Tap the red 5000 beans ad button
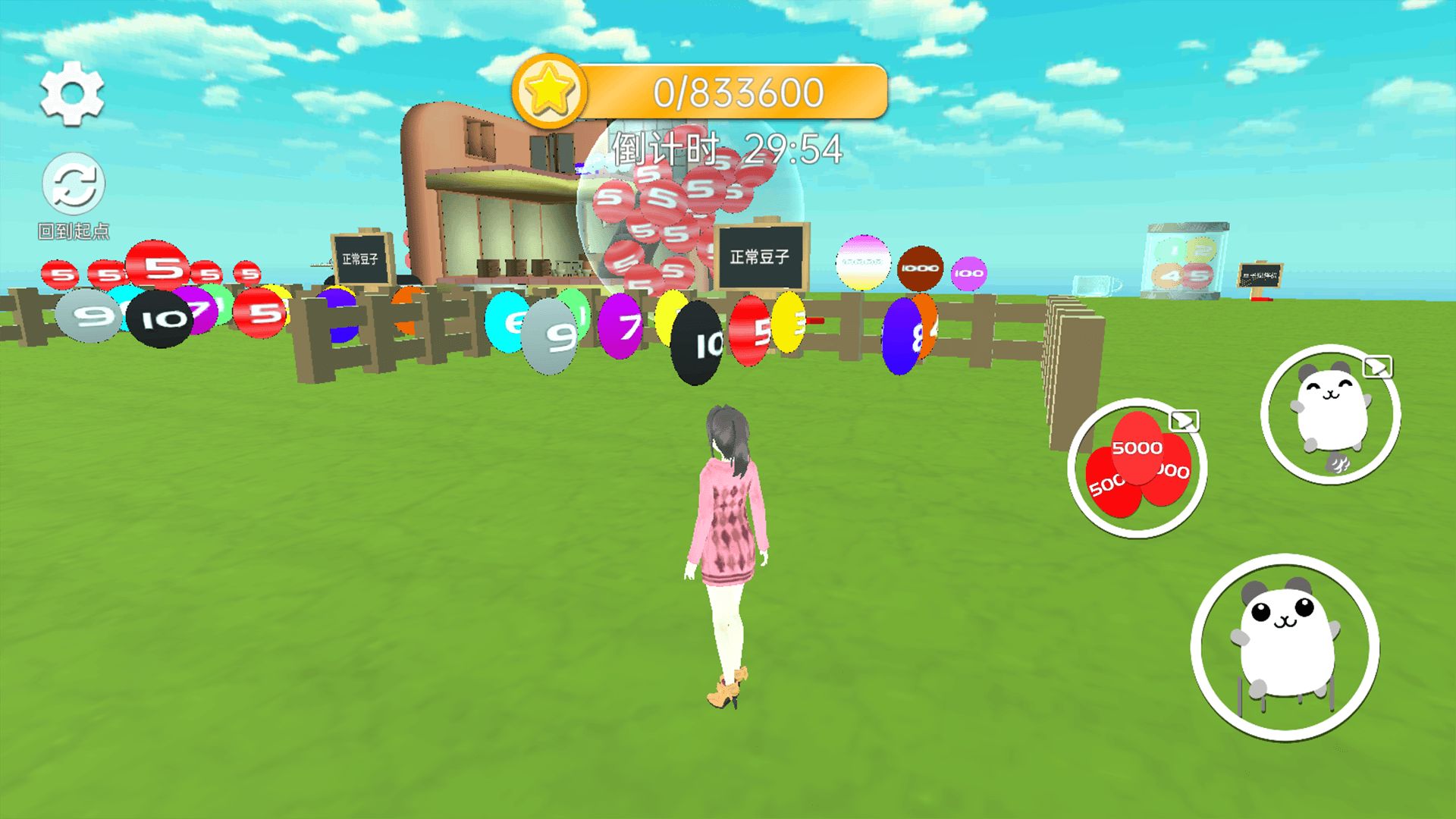 pyautogui.click(x=1137, y=468)
